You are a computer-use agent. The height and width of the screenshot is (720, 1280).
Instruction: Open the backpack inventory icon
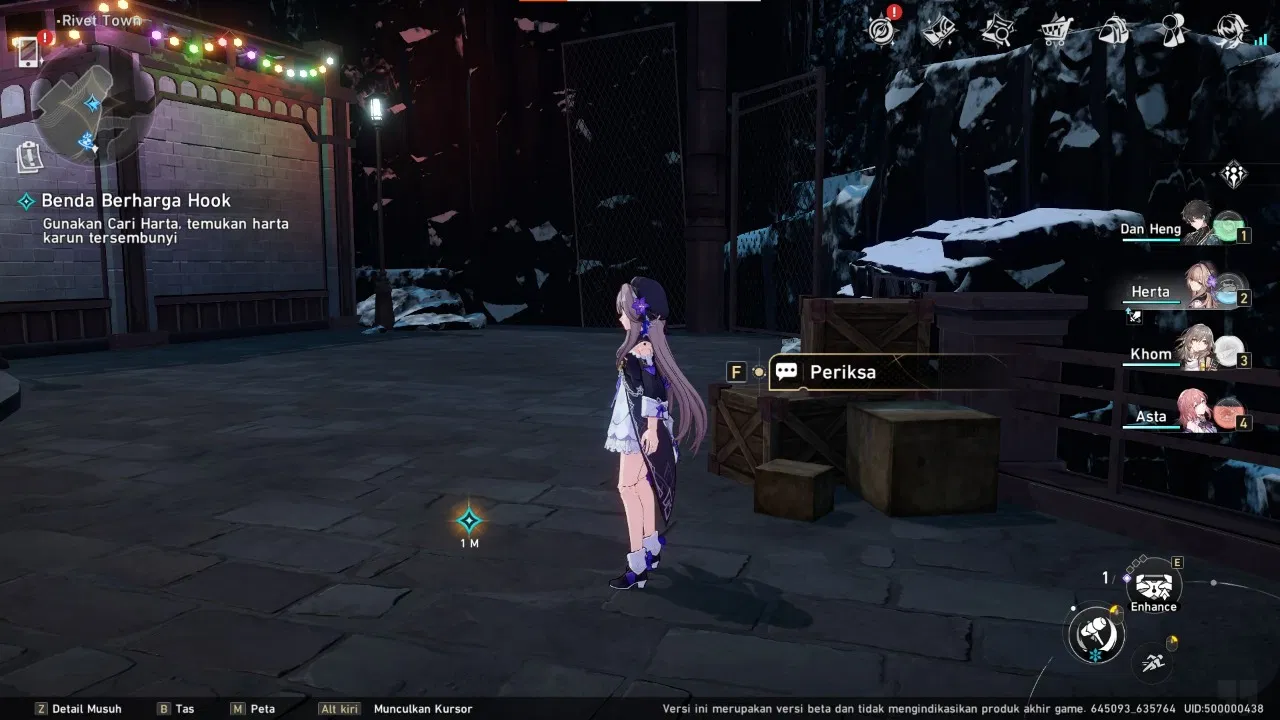pyautogui.click(x=1111, y=30)
